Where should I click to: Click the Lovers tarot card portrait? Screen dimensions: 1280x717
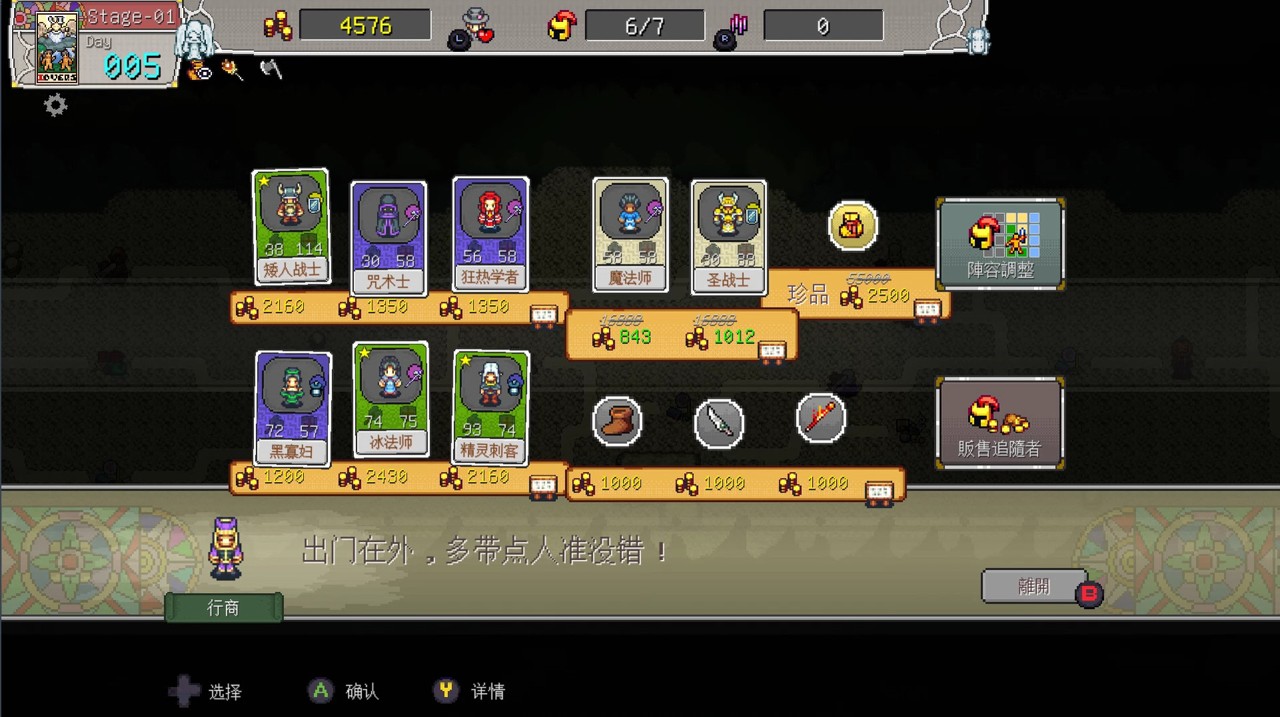[x=57, y=47]
